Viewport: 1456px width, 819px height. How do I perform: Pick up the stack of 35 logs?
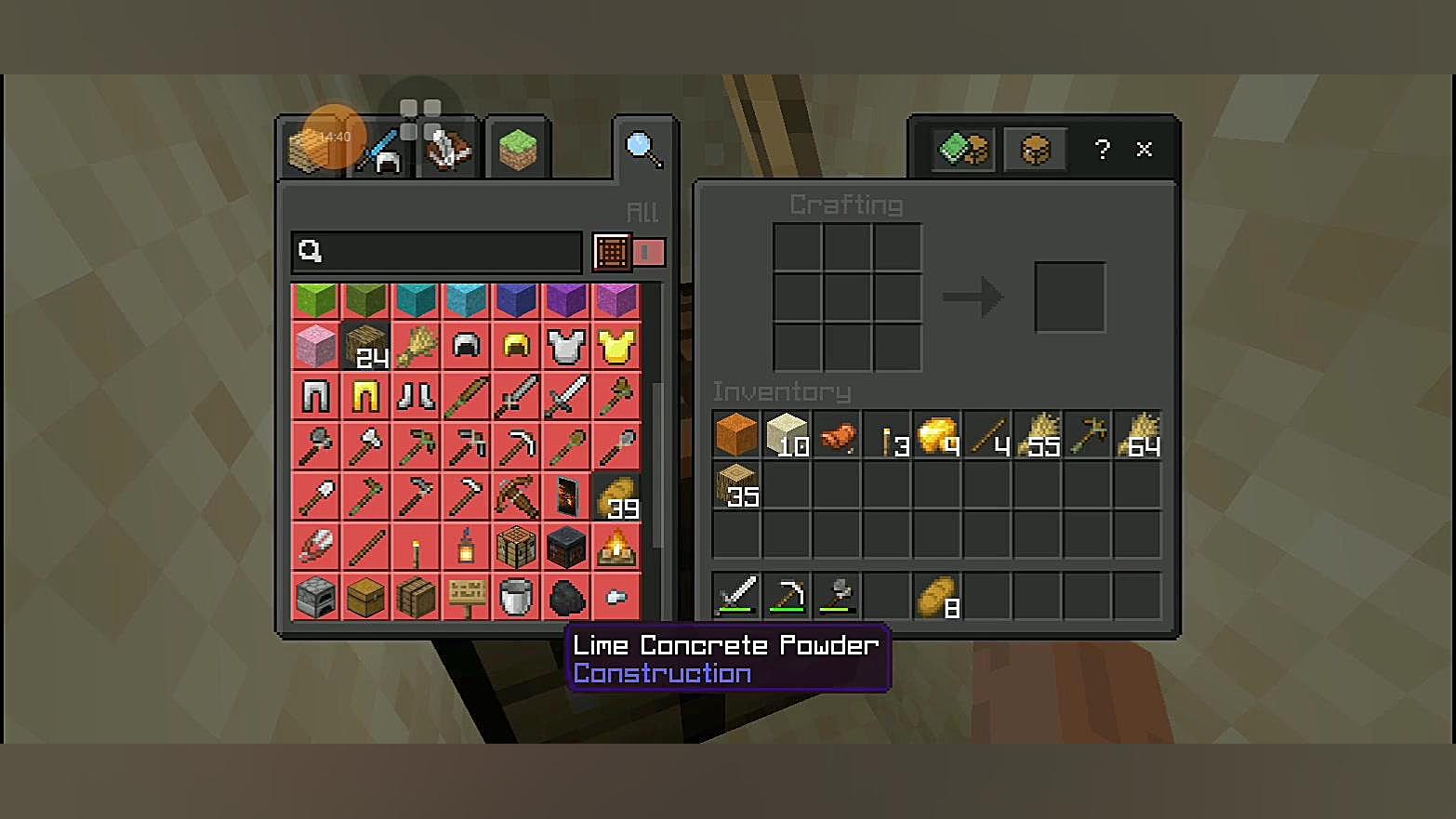coord(736,484)
